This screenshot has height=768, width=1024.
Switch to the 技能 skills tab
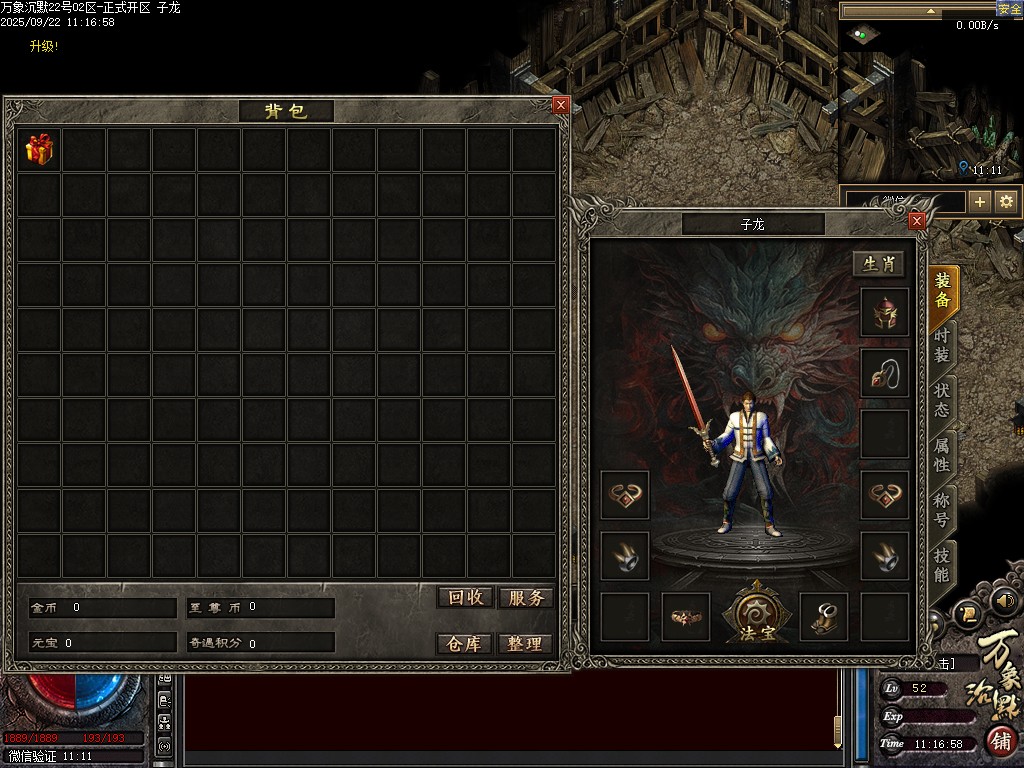tap(942, 565)
